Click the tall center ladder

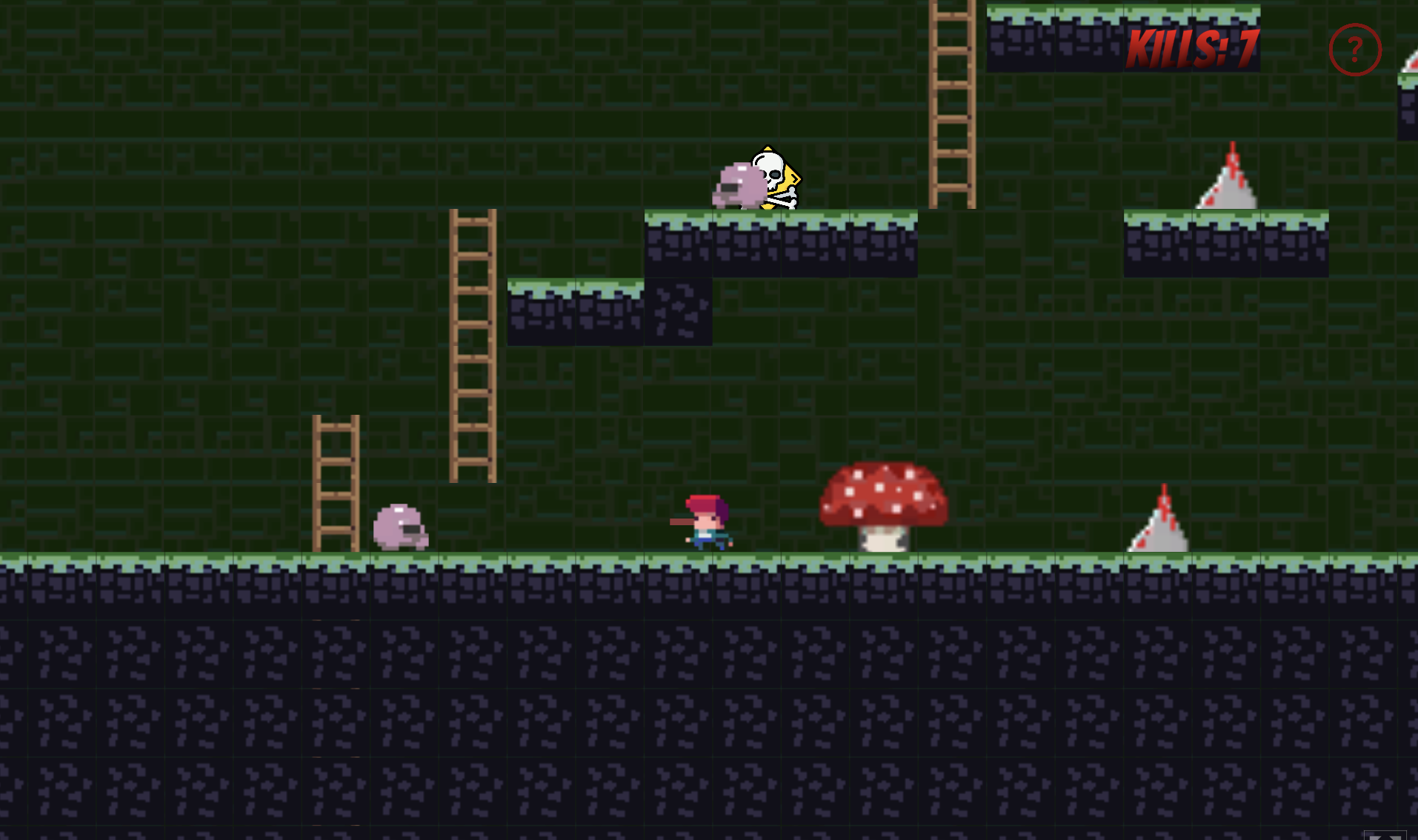[473, 341]
